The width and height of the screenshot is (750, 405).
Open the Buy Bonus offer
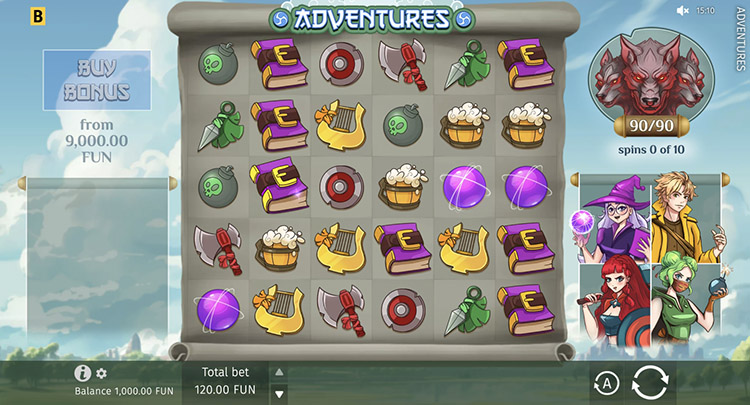coord(97,80)
